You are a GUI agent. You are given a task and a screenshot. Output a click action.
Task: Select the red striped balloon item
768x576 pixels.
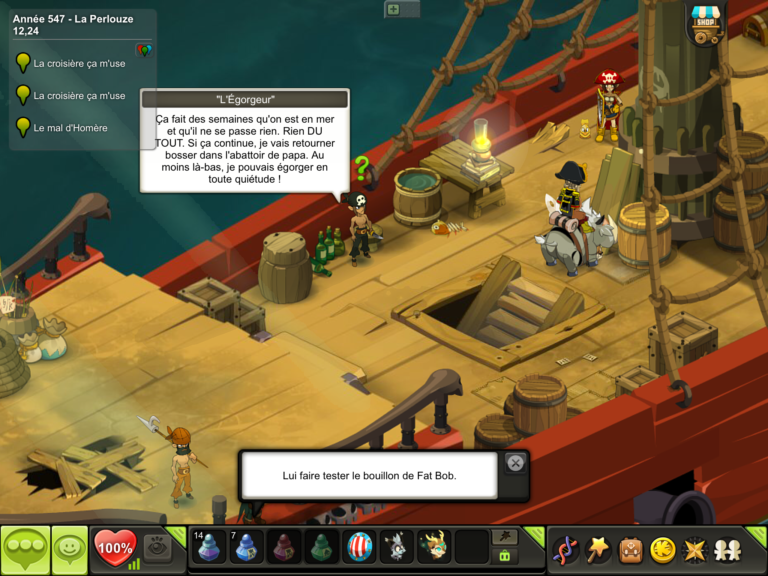pyautogui.click(x=360, y=548)
